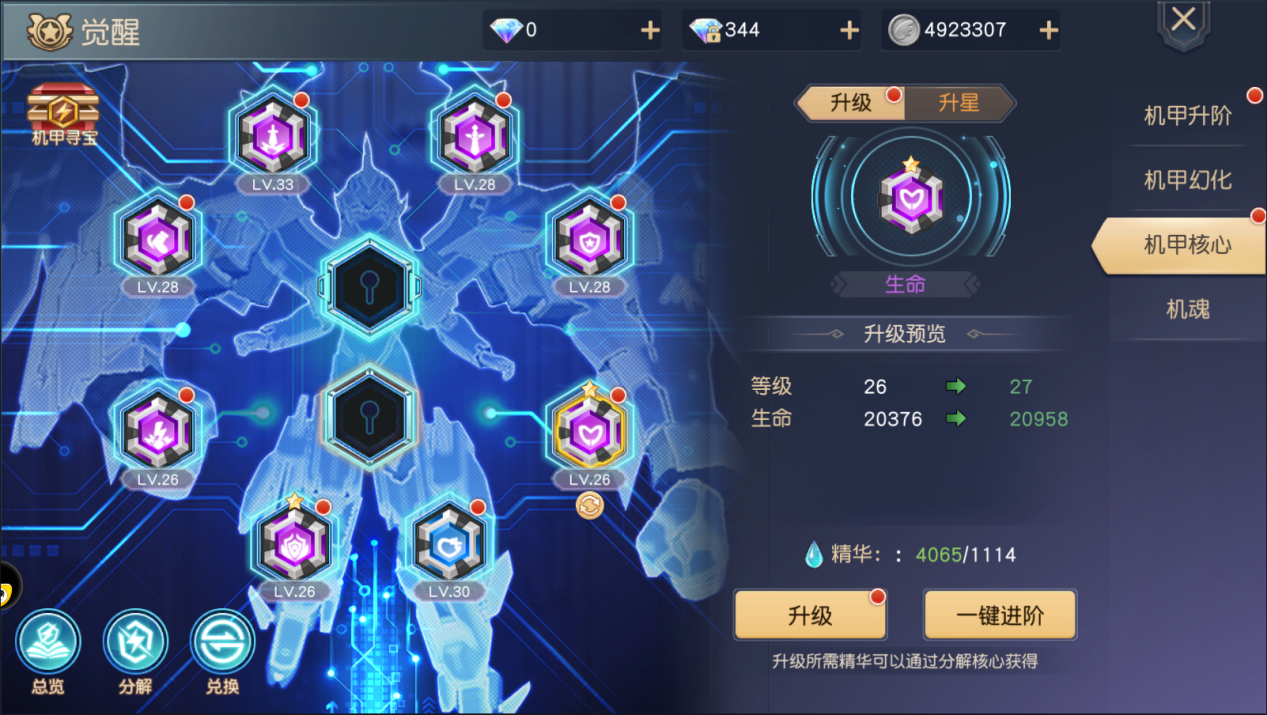Add more diamonds with plus button

click(650, 30)
